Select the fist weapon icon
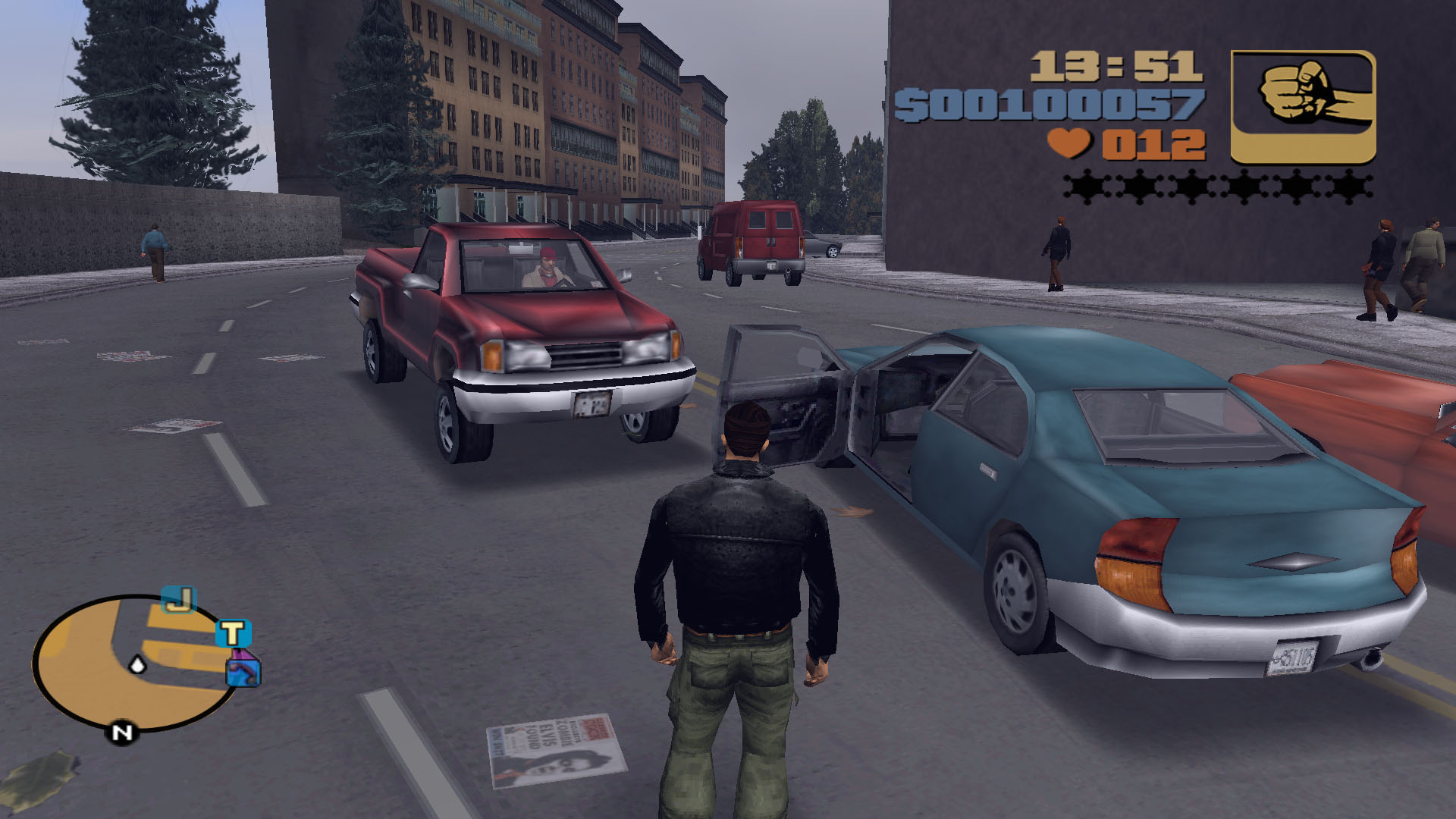 click(1303, 107)
